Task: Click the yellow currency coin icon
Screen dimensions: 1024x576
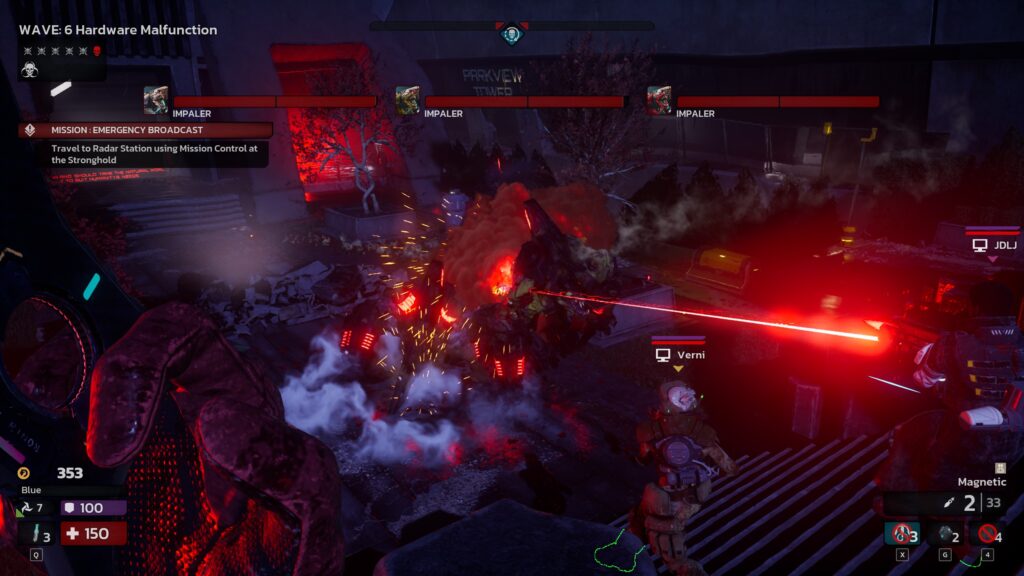Action: tap(24, 473)
